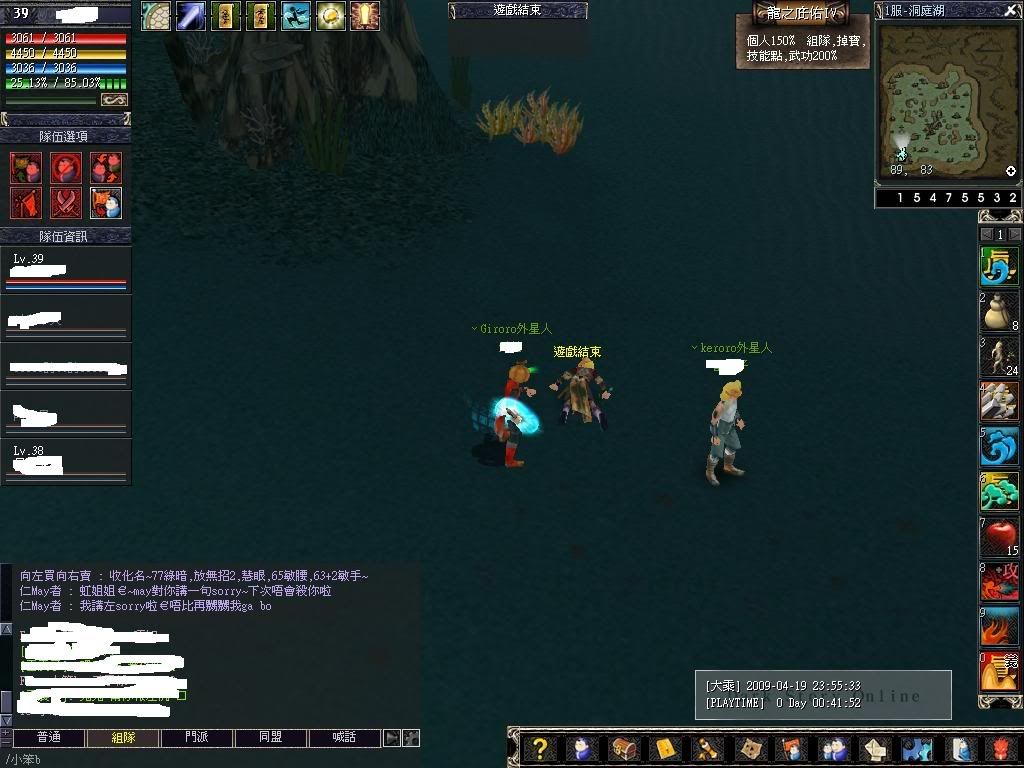Open the treasure chest inventory icon
This screenshot has height=768, width=1024.
(x=623, y=749)
